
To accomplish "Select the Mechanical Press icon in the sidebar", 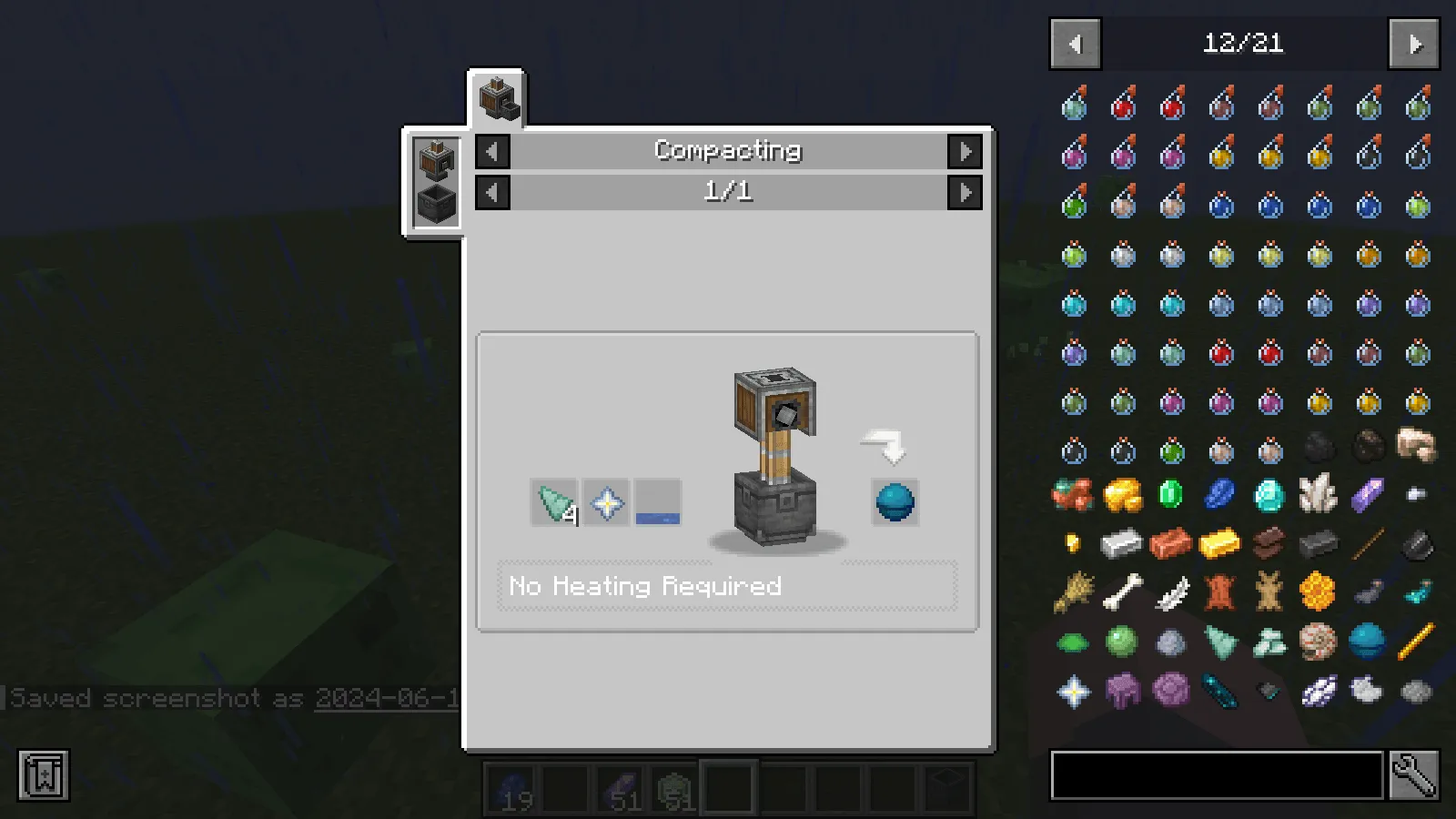I will click(434, 160).
